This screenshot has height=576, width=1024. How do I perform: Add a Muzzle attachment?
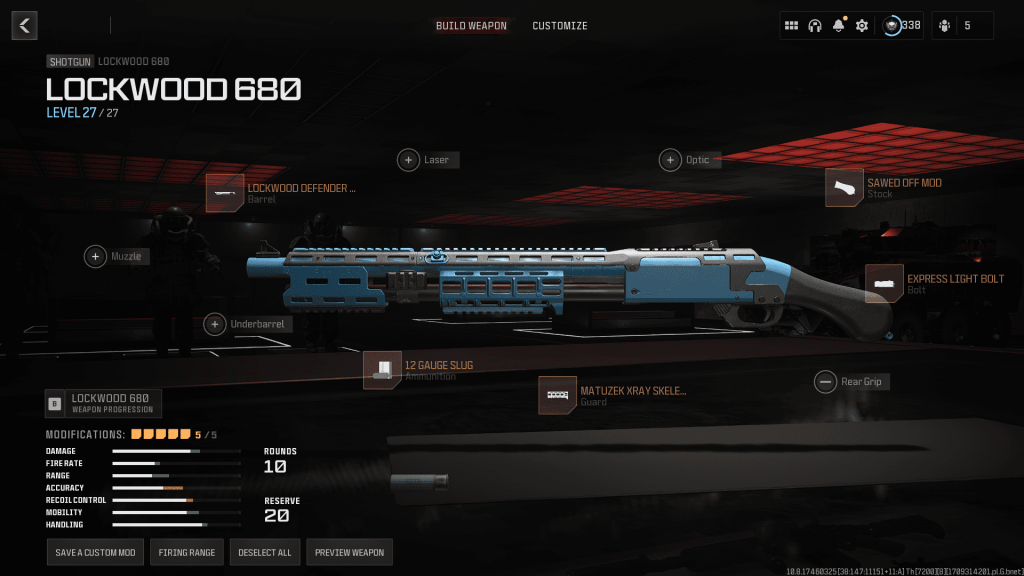(96, 257)
